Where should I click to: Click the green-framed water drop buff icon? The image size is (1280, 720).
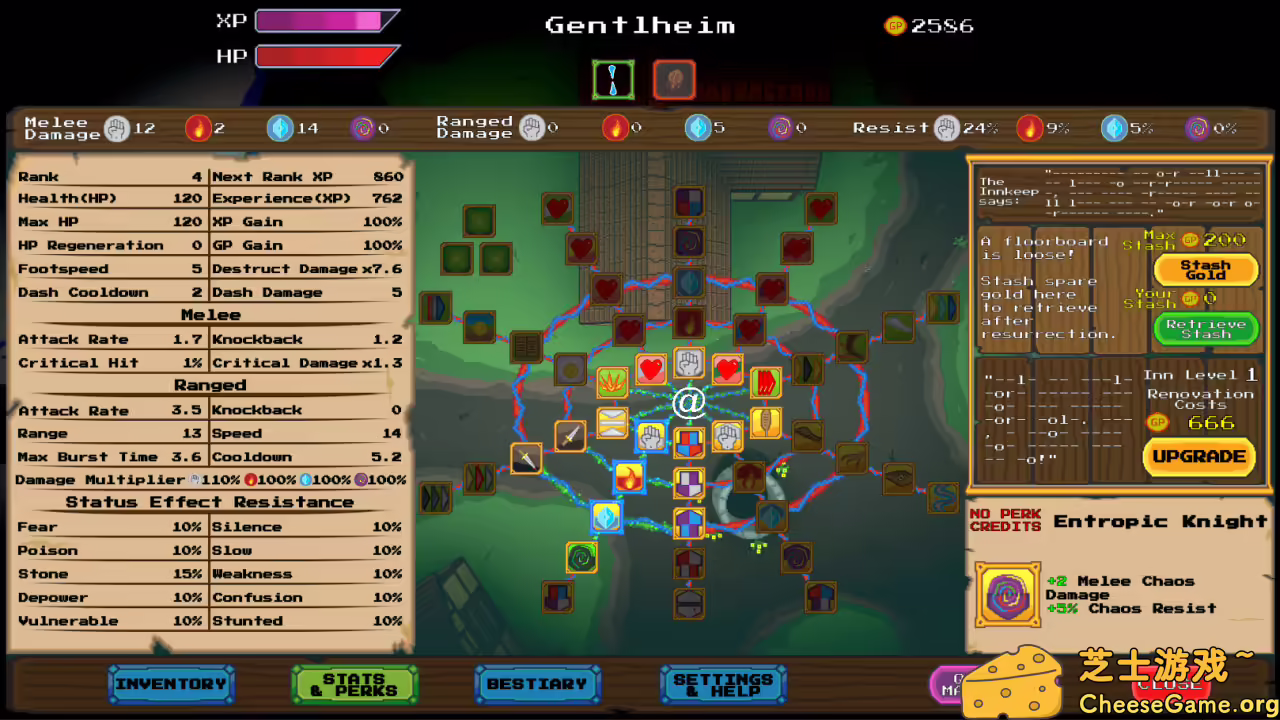click(613, 80)
